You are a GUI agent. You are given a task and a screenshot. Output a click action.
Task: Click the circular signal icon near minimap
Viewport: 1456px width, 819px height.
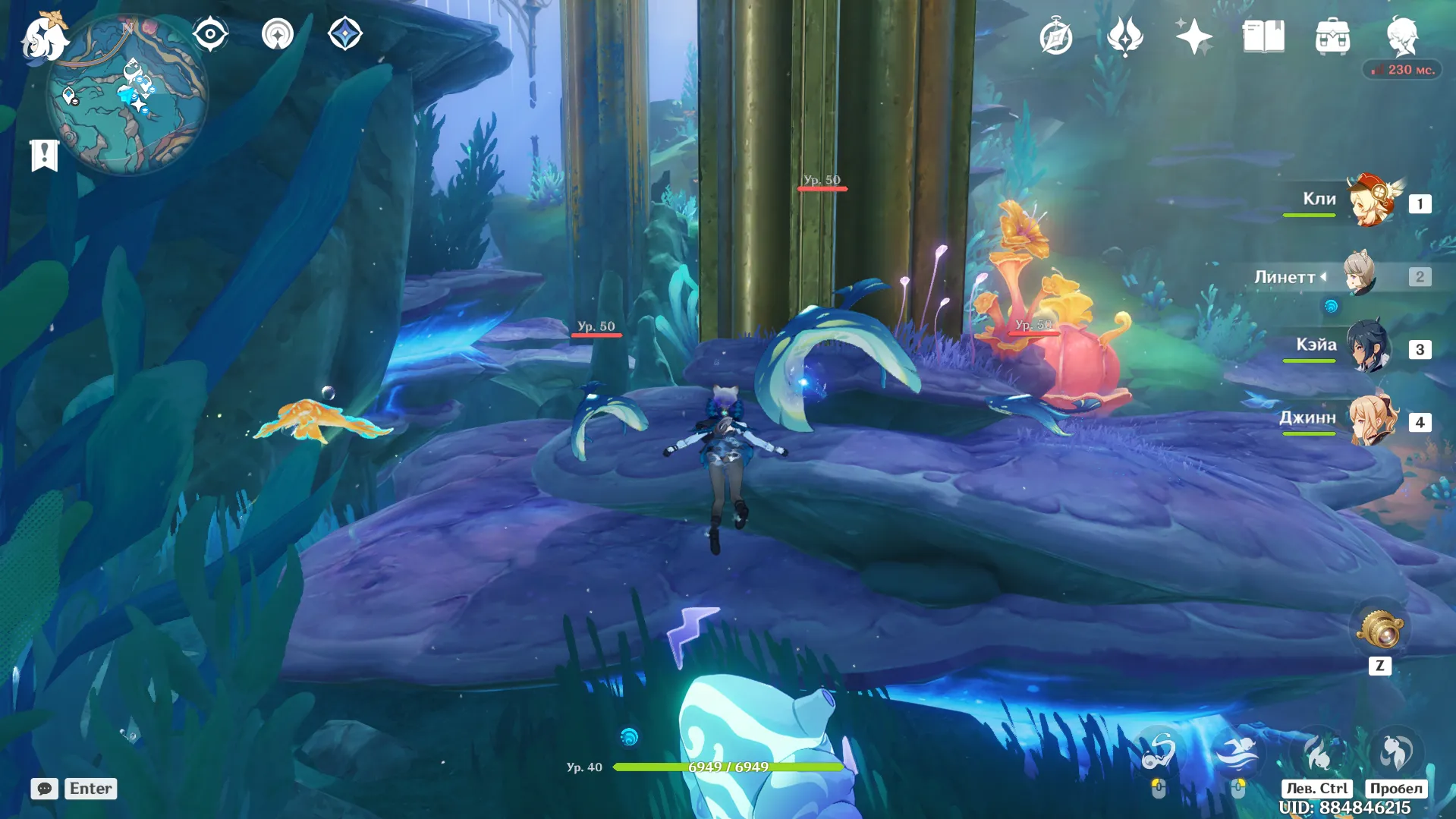pyautogui.click(x=278, y=34)
